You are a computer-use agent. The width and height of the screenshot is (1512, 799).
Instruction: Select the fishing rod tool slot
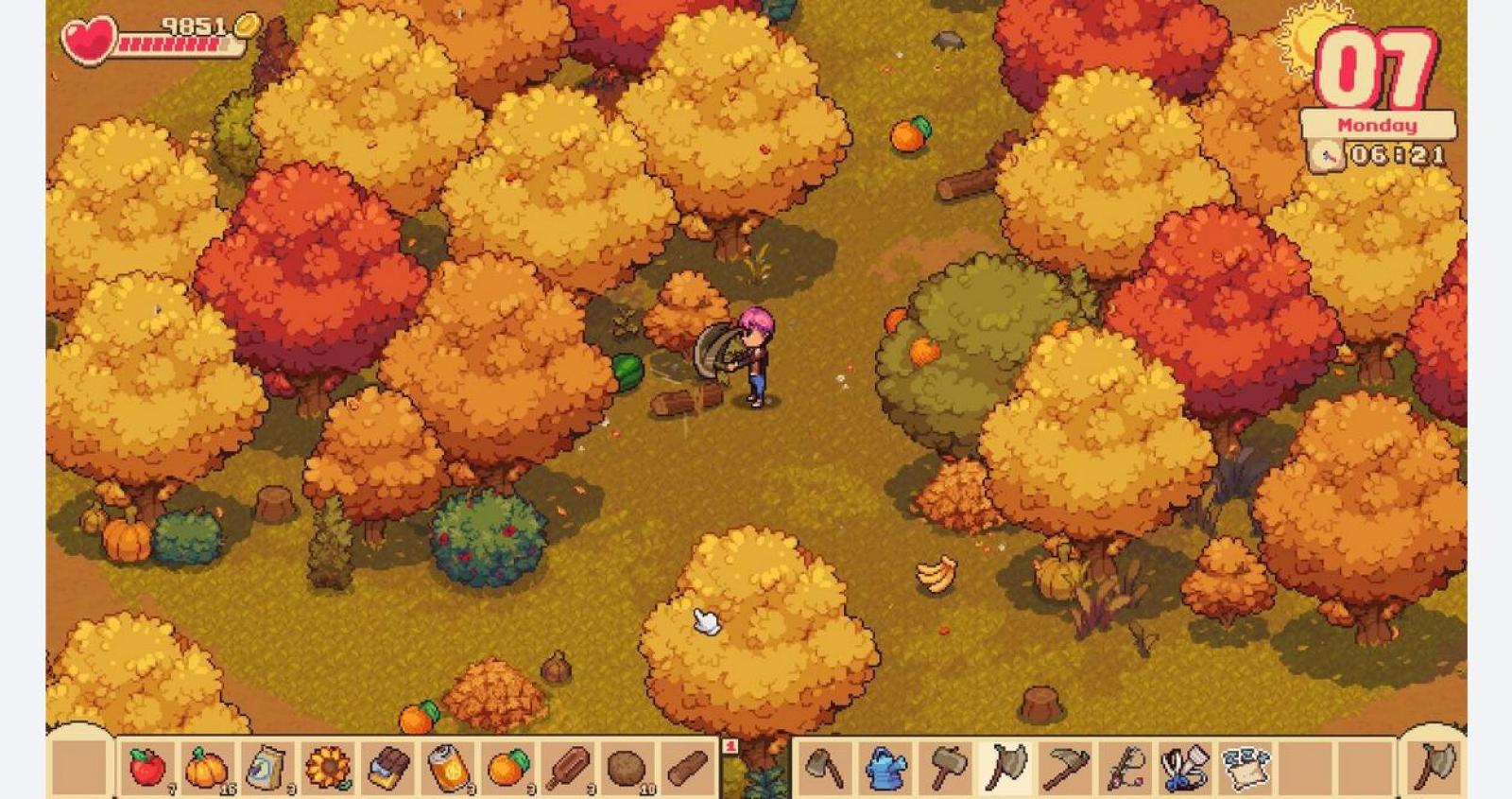click(x=1126, y=767)
